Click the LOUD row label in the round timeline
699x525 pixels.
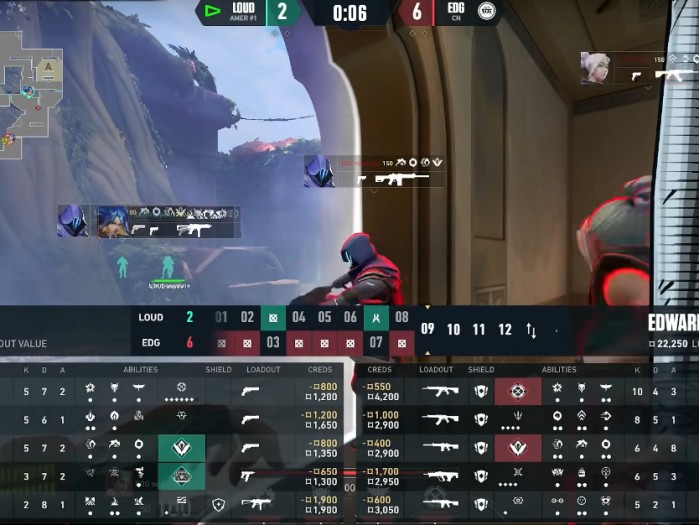(x=151, y=318)
